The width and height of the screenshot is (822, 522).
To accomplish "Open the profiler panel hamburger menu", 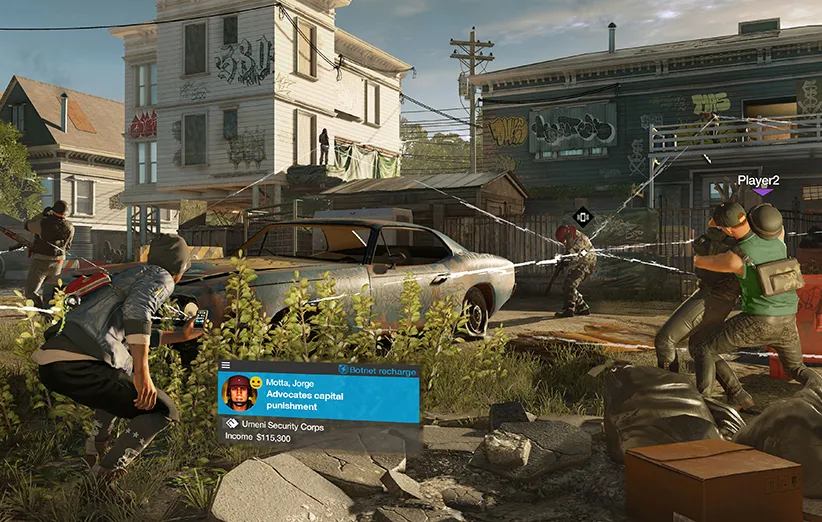I will (226, 366).
